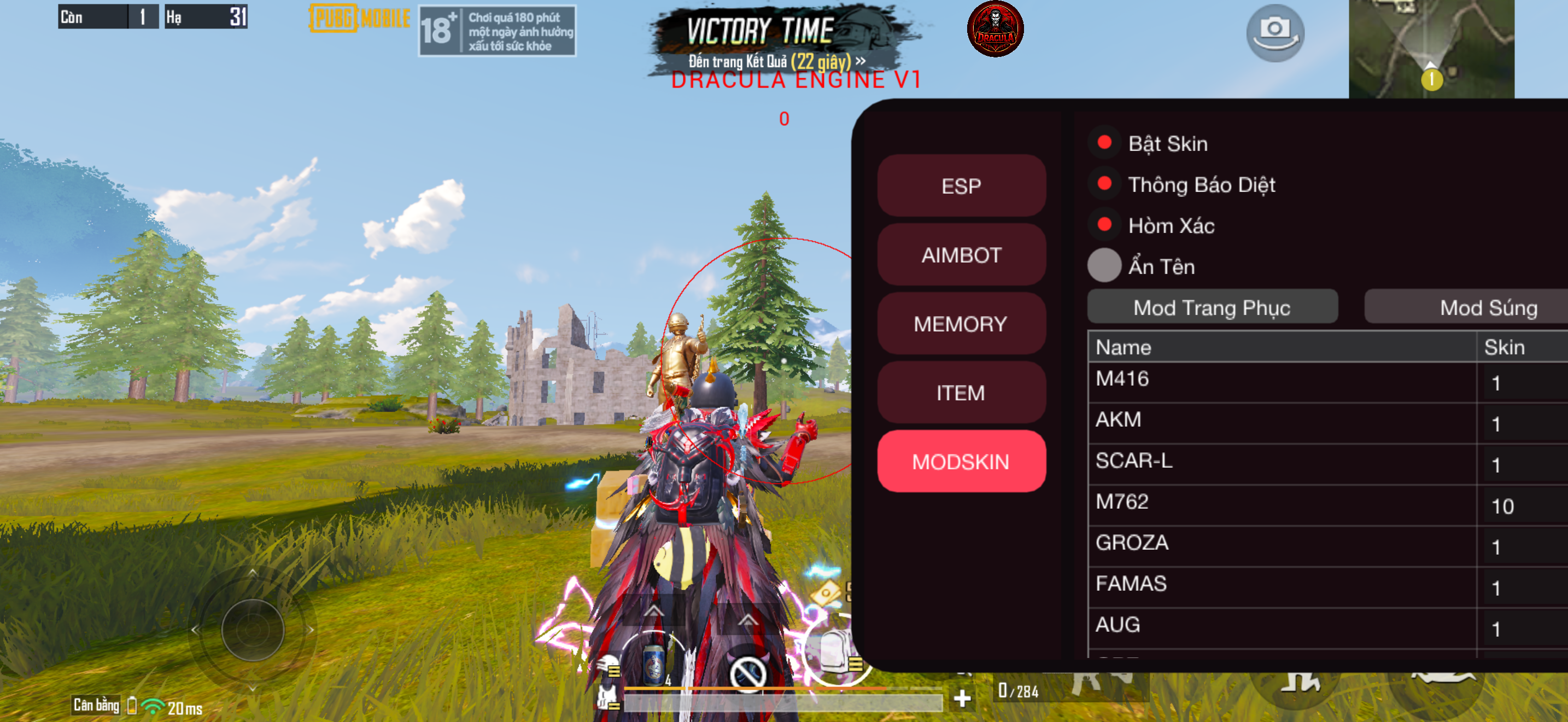Image resolution: width=1568 pixels, height=722 pixels.
Task: Switch to the AIMBOT section
Action: (961, 254)
